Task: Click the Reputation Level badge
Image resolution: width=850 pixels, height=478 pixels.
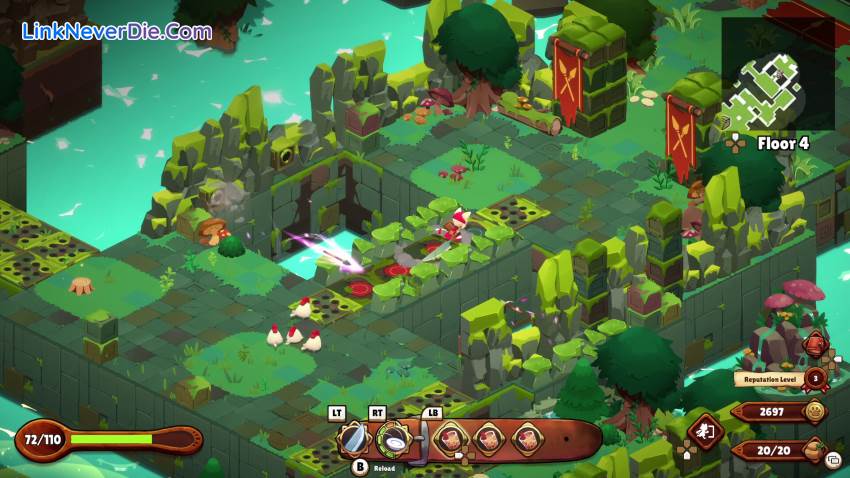Action: point(816,378)
